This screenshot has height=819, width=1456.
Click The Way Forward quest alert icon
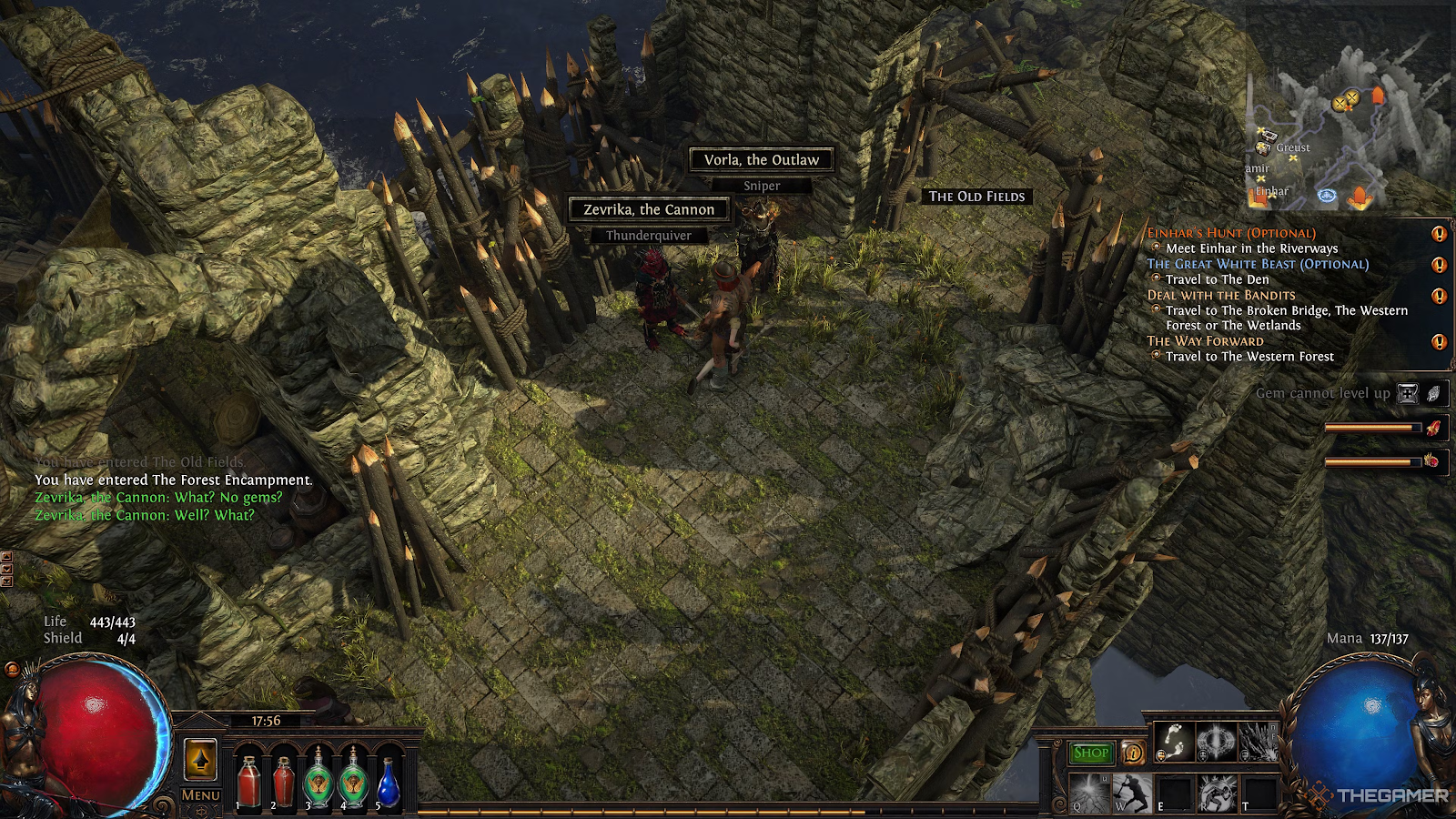tap(1439, 342)
